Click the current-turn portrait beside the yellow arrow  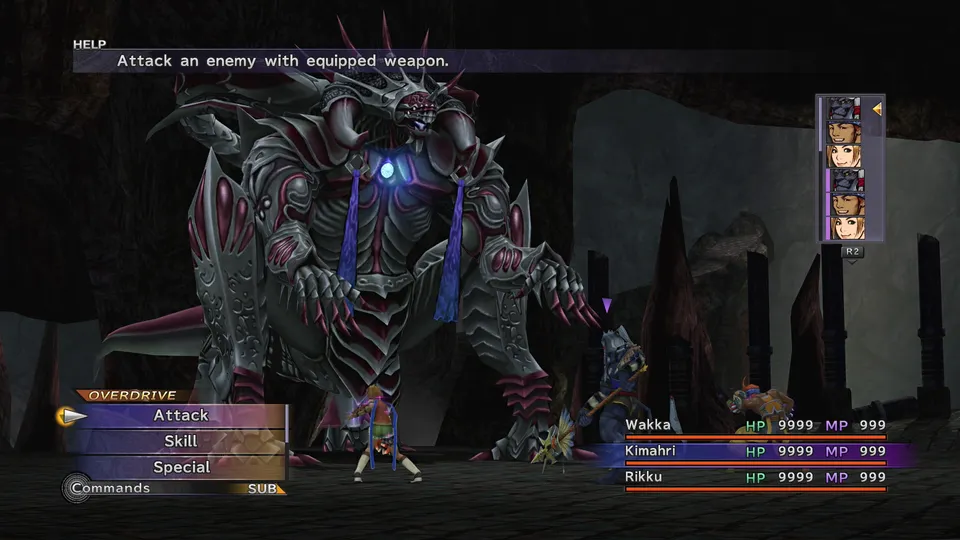844,109
